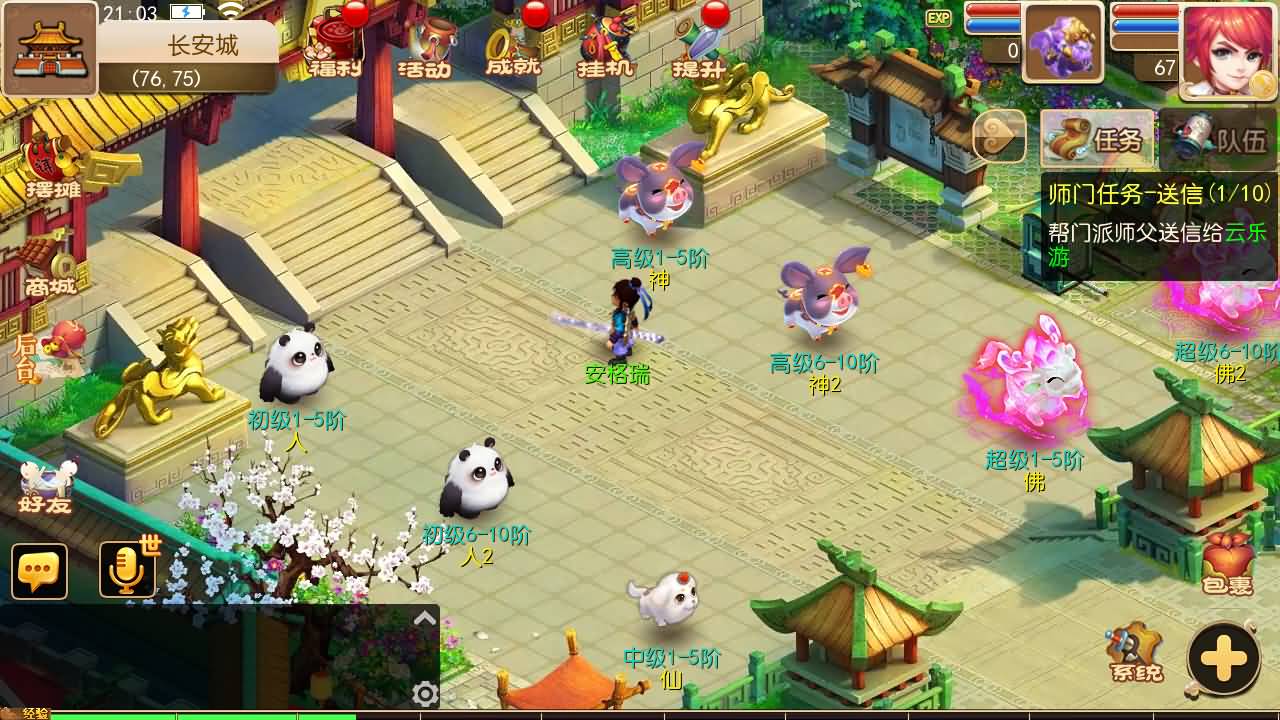
Task: Open the chat bubble window
Action: 40,571
